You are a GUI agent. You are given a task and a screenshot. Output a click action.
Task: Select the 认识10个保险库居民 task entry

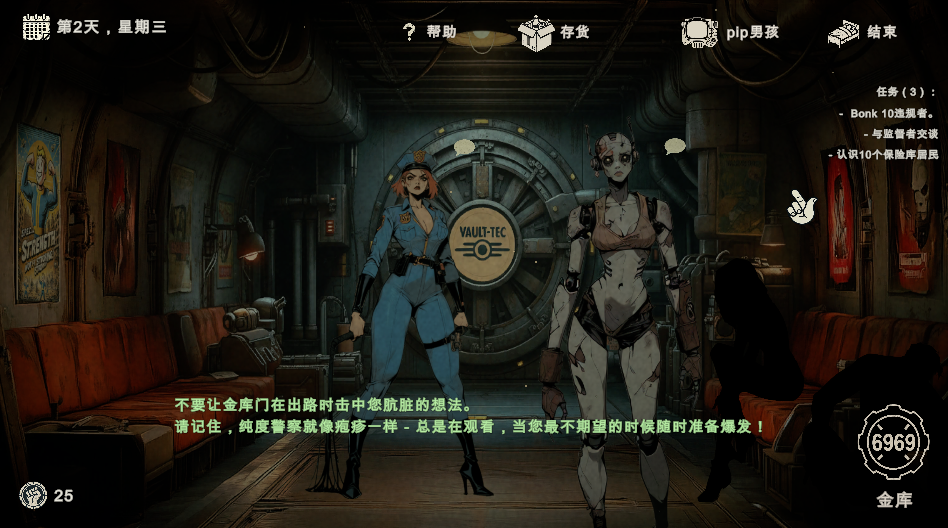[887, 154]
